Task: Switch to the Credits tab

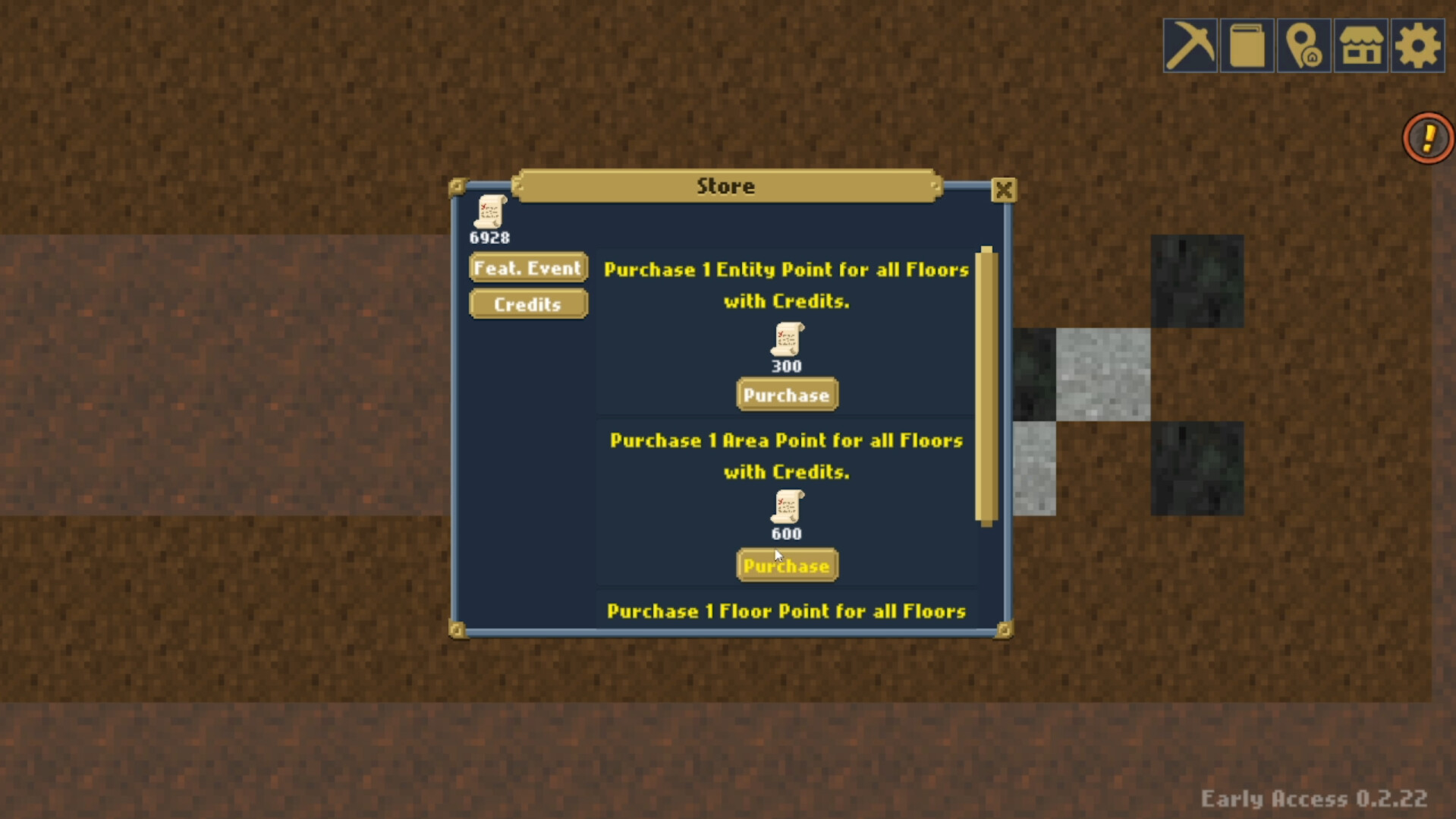Action: (x=527, y=304)
